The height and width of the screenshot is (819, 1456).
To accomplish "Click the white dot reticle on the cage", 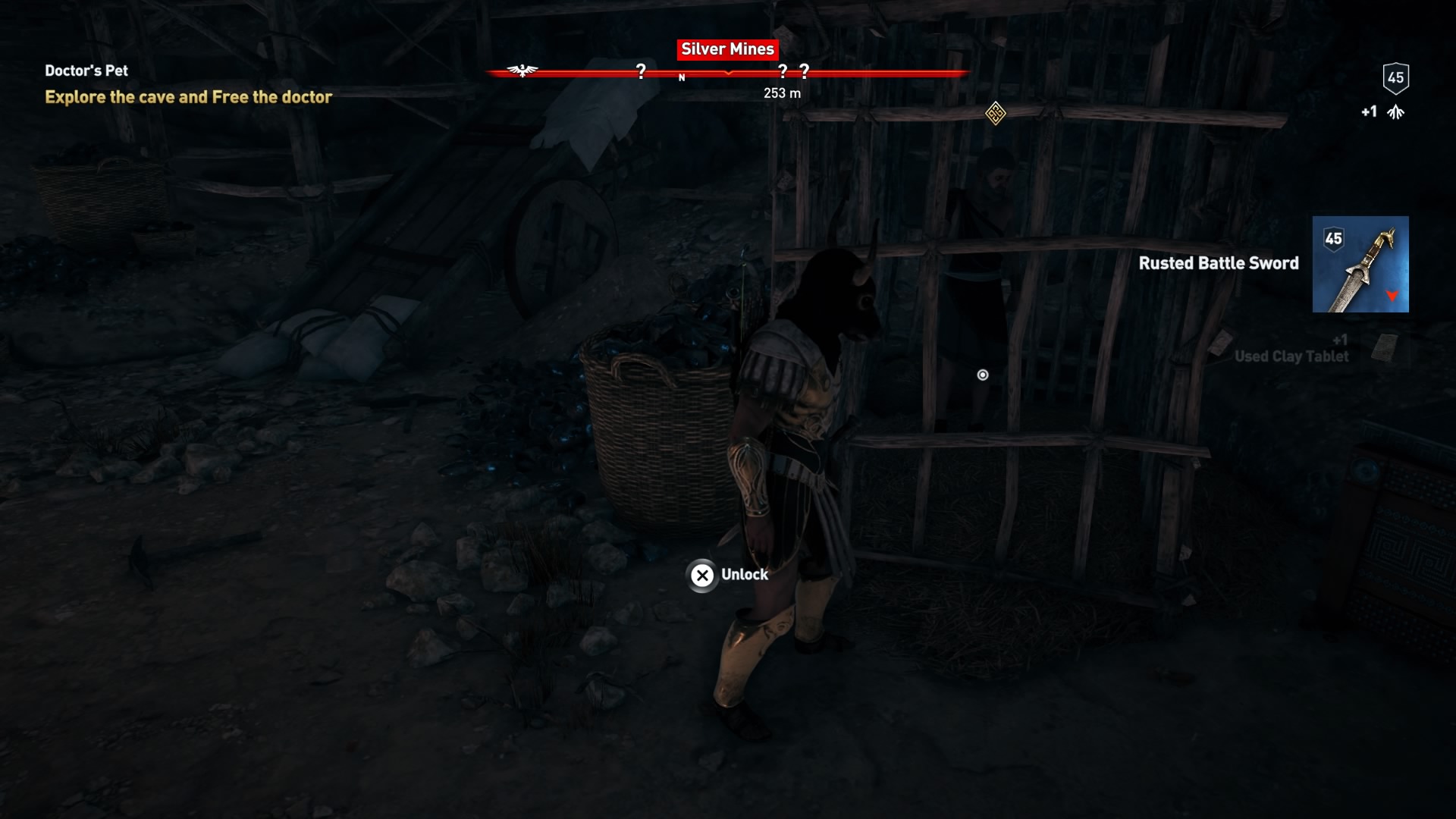I will coord(983,373).
